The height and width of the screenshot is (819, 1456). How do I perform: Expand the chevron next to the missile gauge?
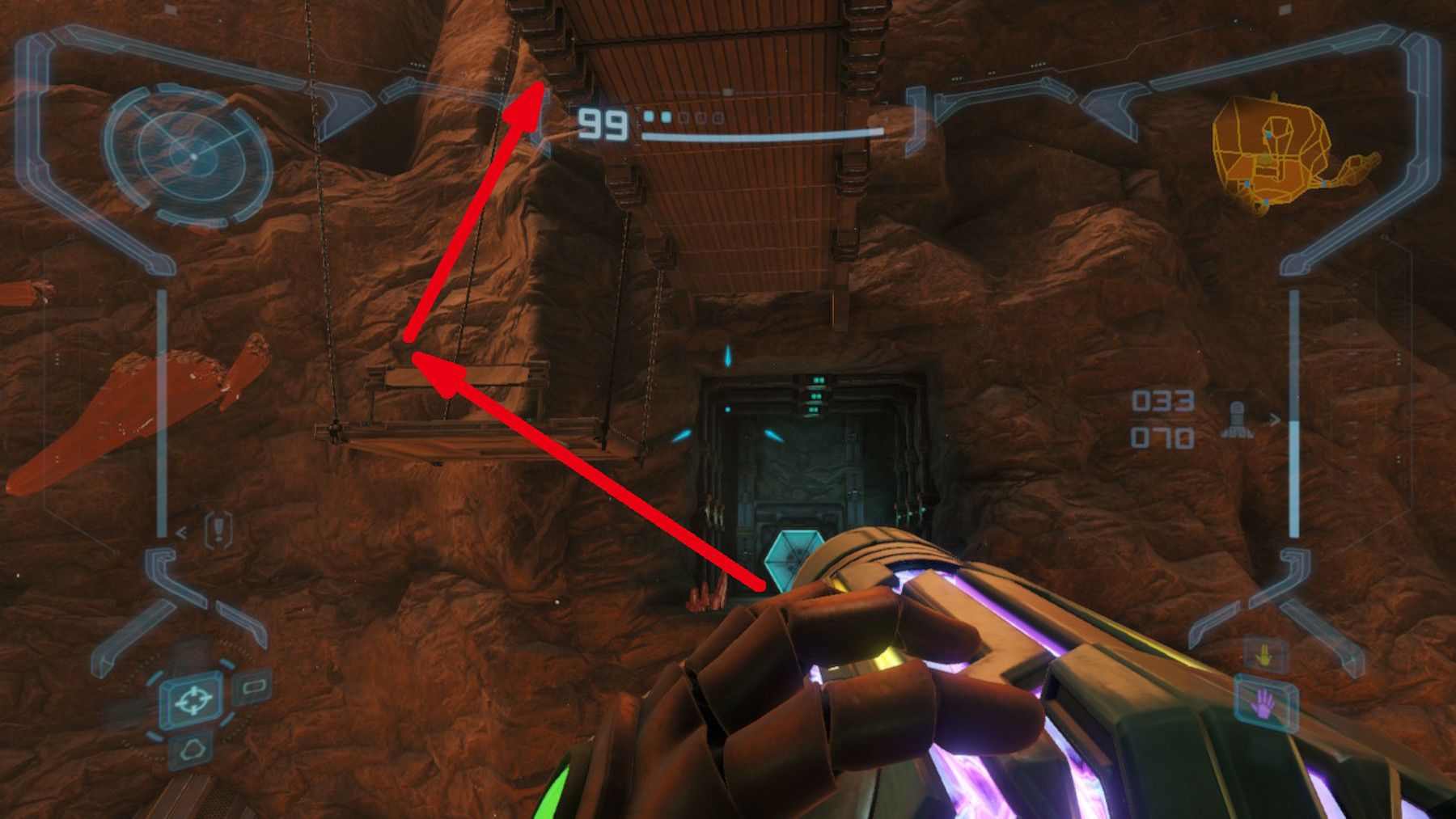pyautogui.click(x=1275, y=420)
